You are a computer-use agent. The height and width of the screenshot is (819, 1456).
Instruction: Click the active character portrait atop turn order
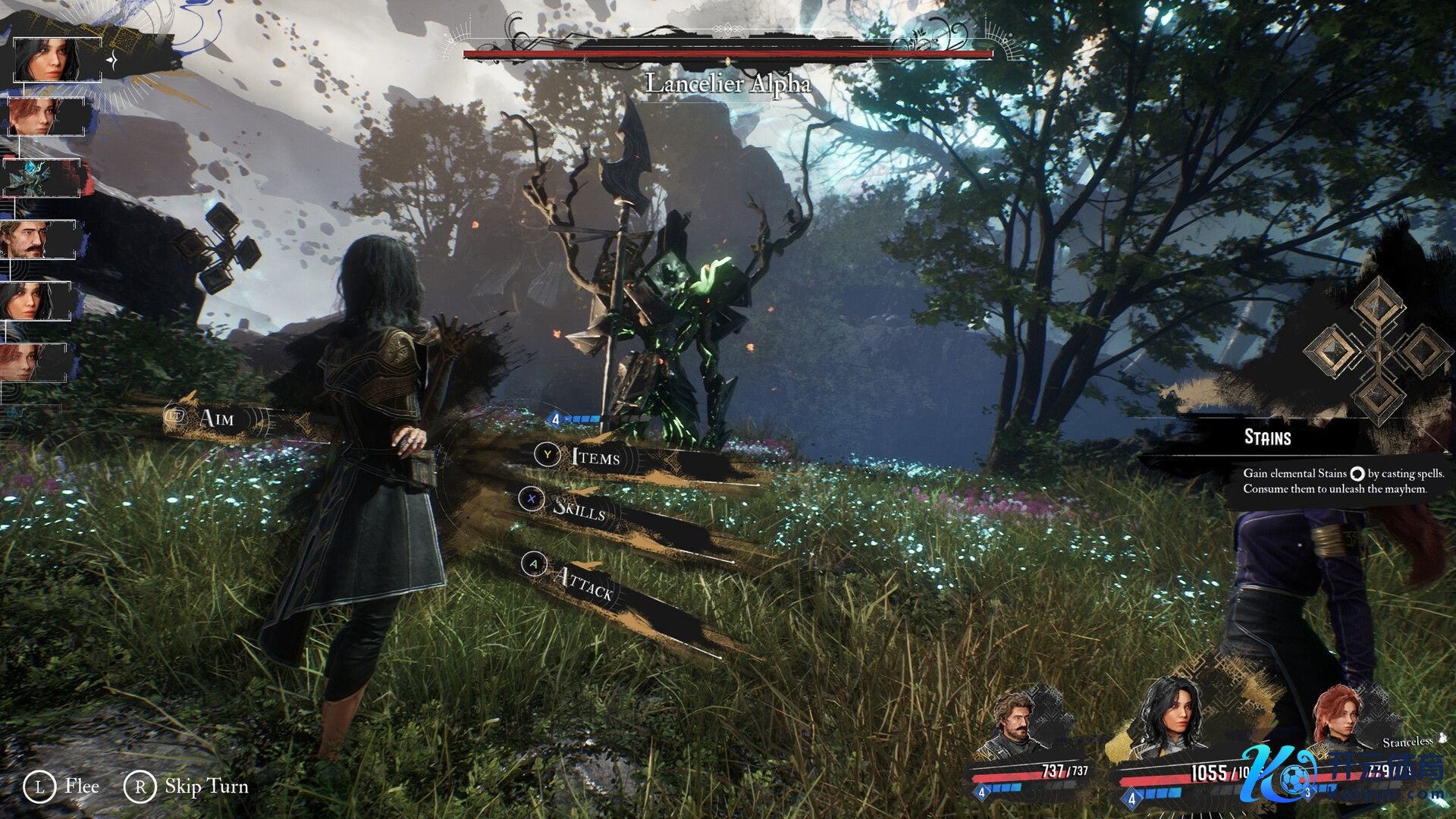pos(55,60)
